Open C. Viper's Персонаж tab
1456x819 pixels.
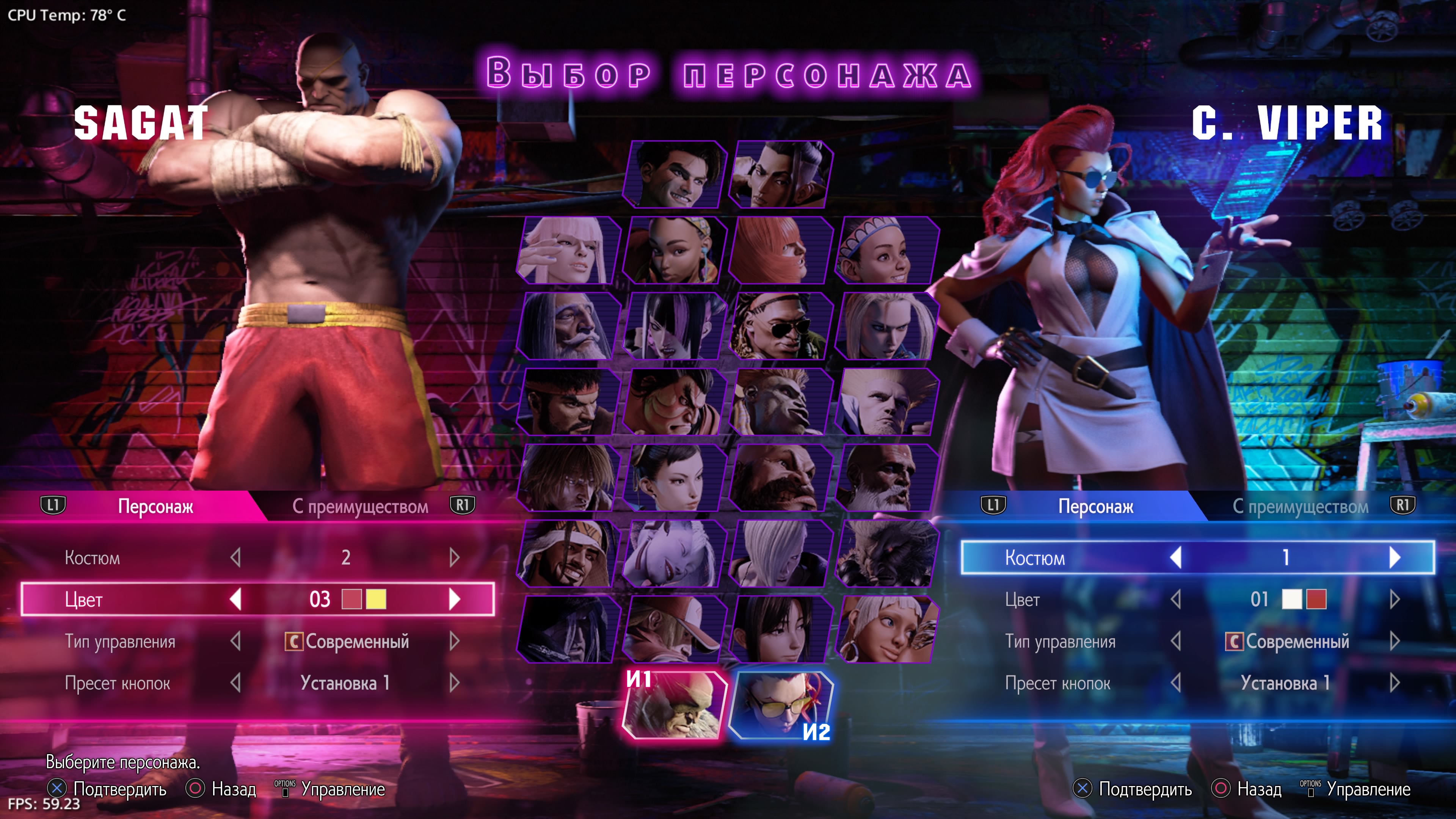pos(1095,507)
